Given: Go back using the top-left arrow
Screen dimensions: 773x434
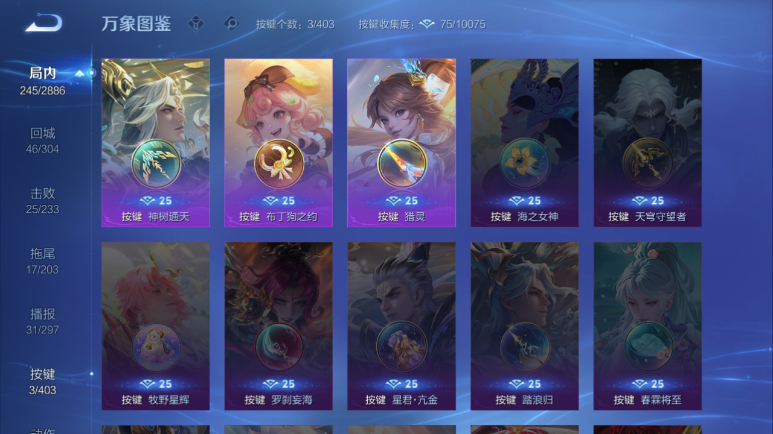Looking at the screenshot, I should (x=44, y=23).
